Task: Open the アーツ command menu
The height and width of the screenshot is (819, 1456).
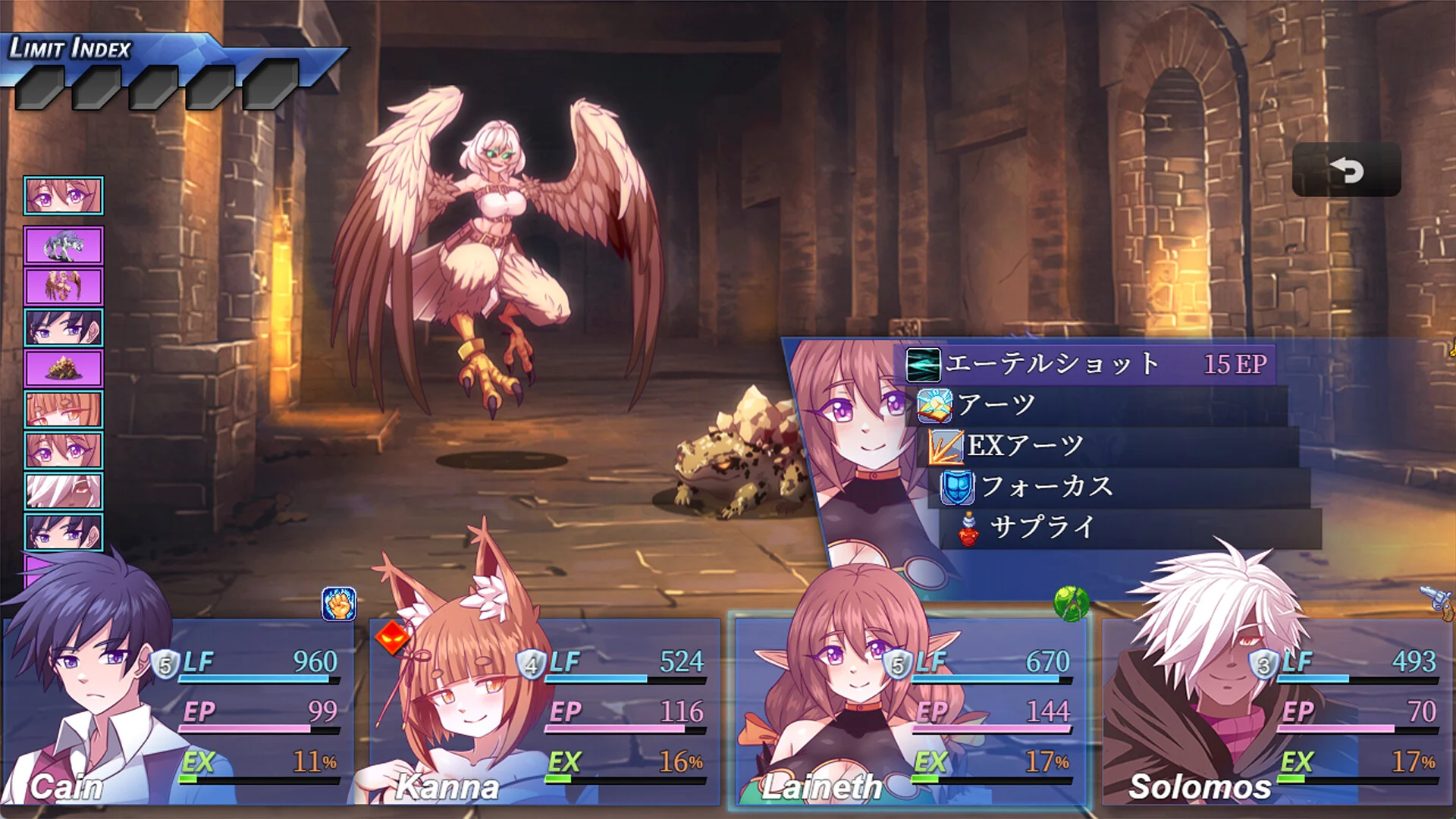Action: (x=1100, y=405)
